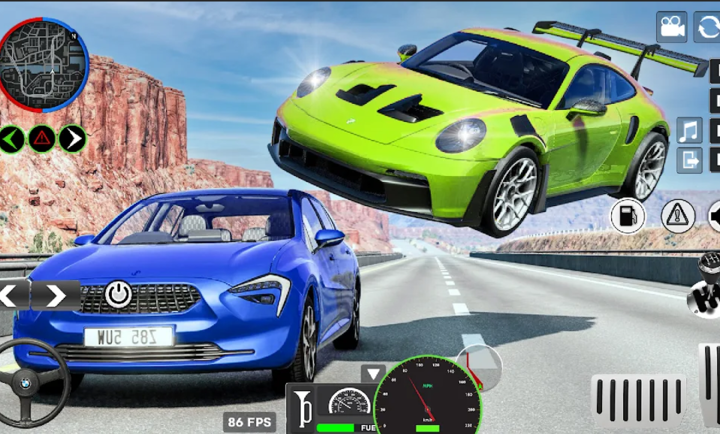This screenshot has width=720, height=434.
Task: Switch the camera view with camera icon
Action: (x=672, y=27)
